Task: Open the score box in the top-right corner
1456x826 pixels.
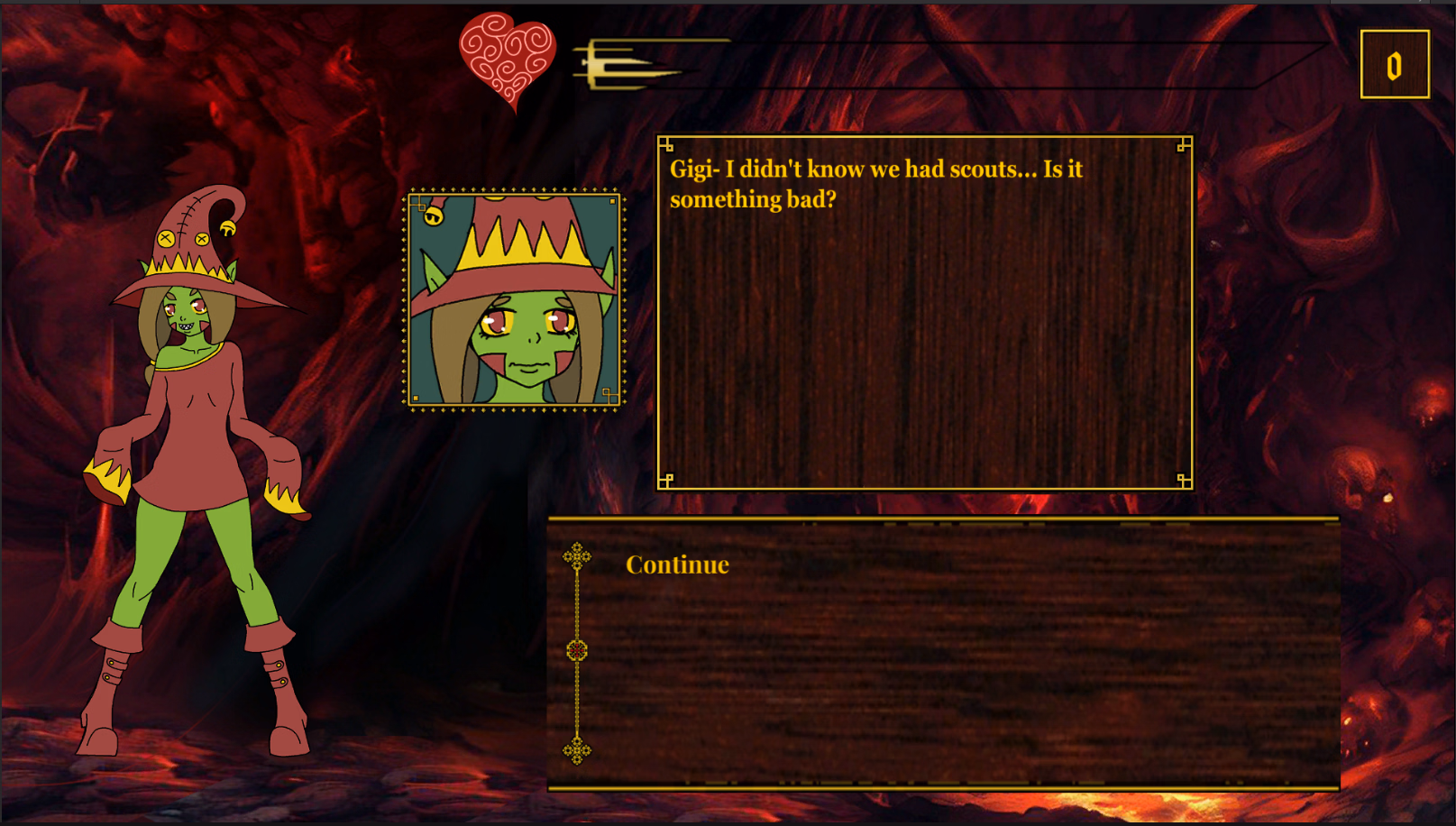Action: coord(1394,64)
